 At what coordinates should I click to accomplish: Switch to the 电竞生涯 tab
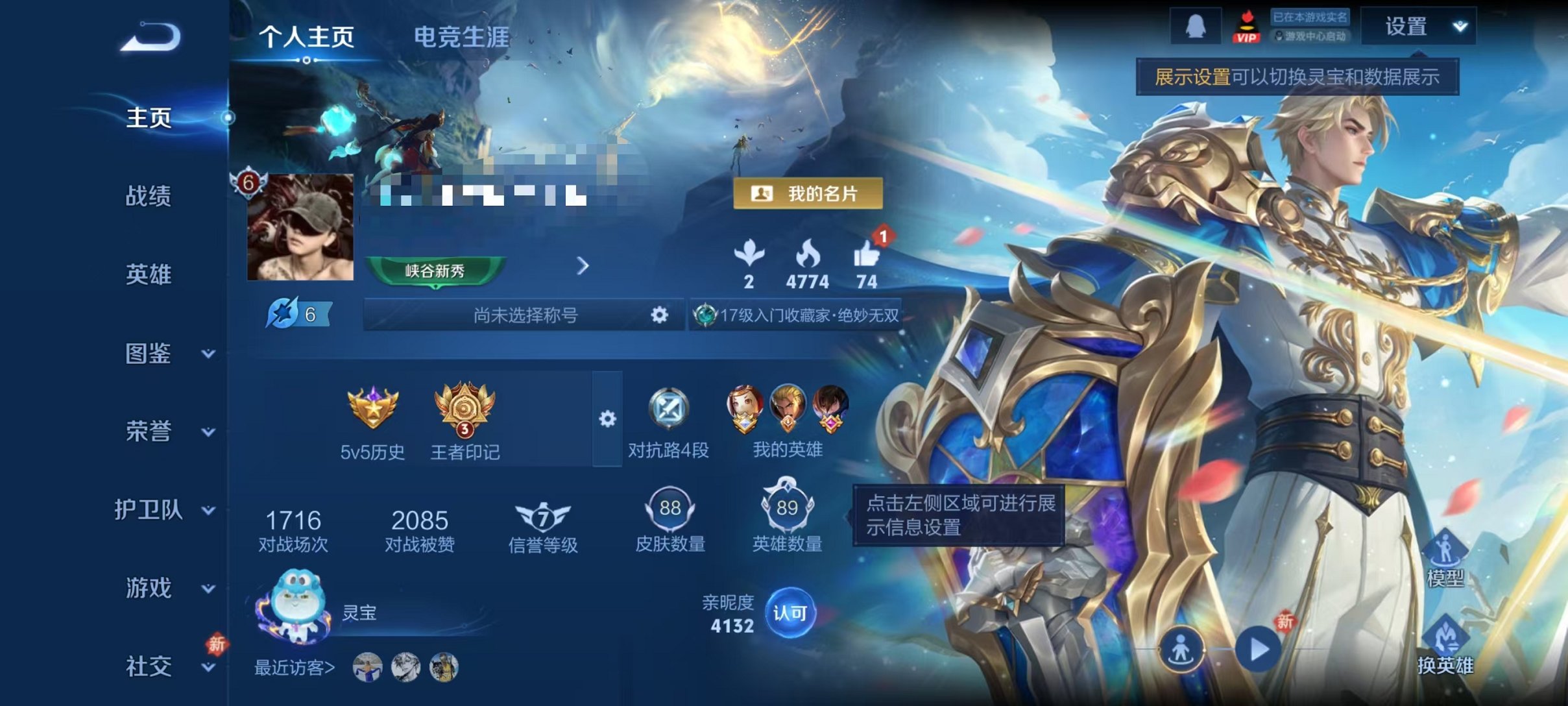click(x=462, y=38)
